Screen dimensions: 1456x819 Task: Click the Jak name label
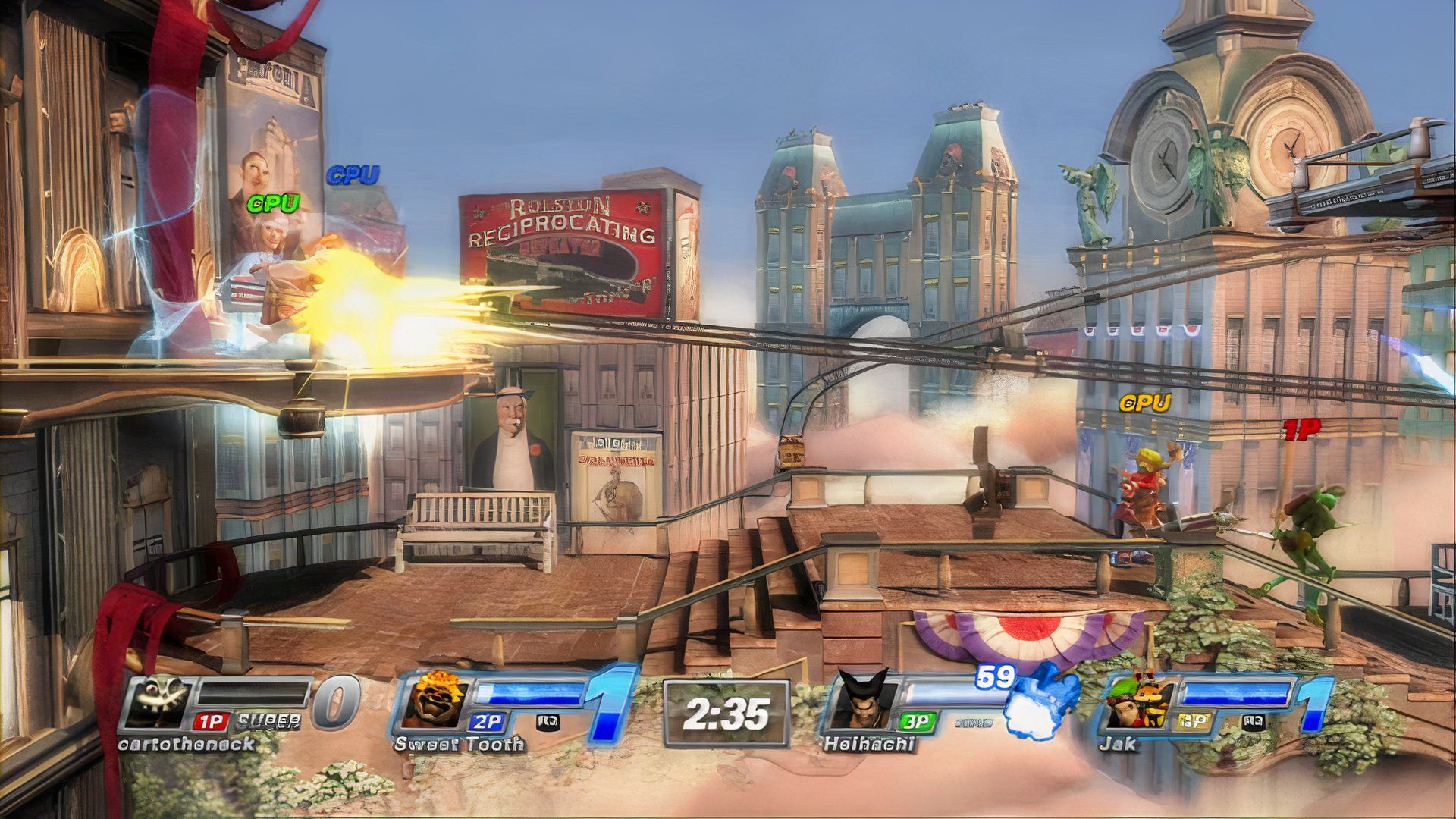tap(1121, 745)
